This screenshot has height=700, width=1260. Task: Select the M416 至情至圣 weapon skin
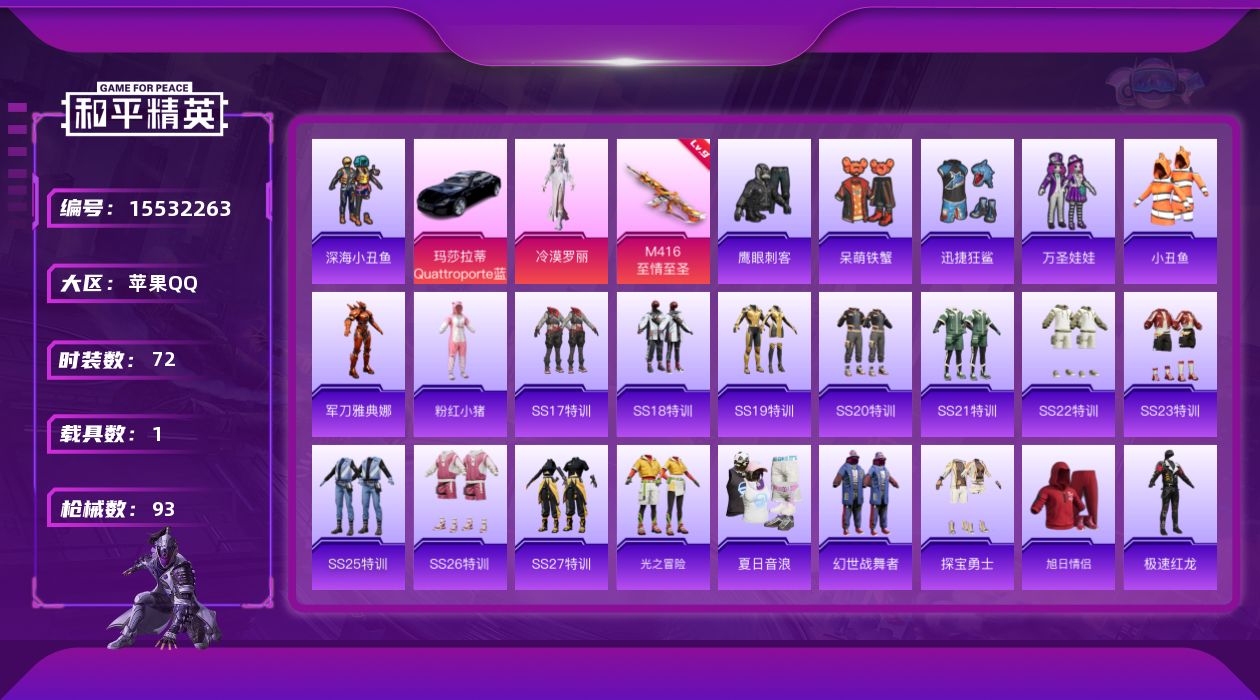pos(663,211)
